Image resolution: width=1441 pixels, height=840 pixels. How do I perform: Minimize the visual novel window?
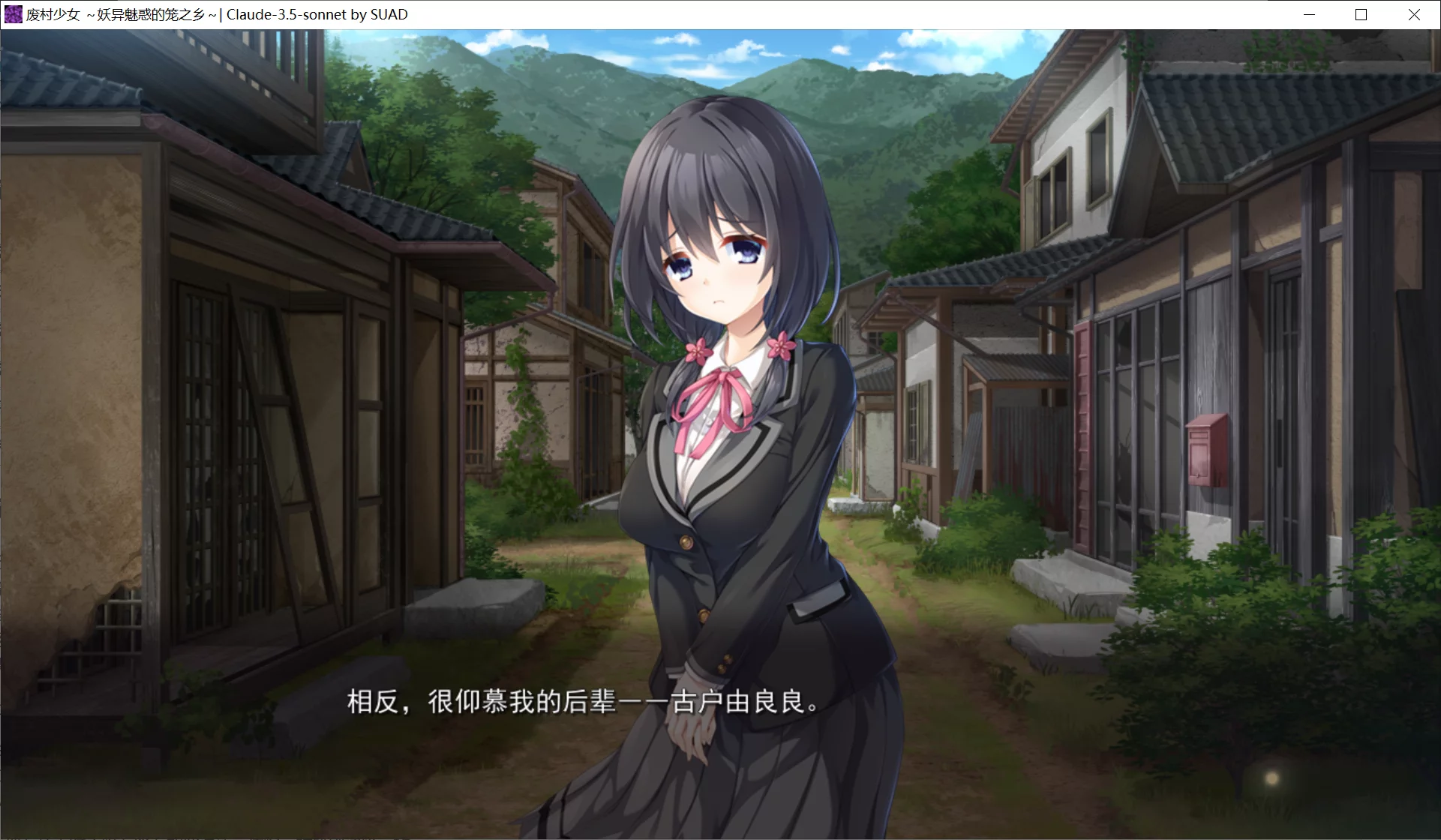click(x=1309, y=13)
